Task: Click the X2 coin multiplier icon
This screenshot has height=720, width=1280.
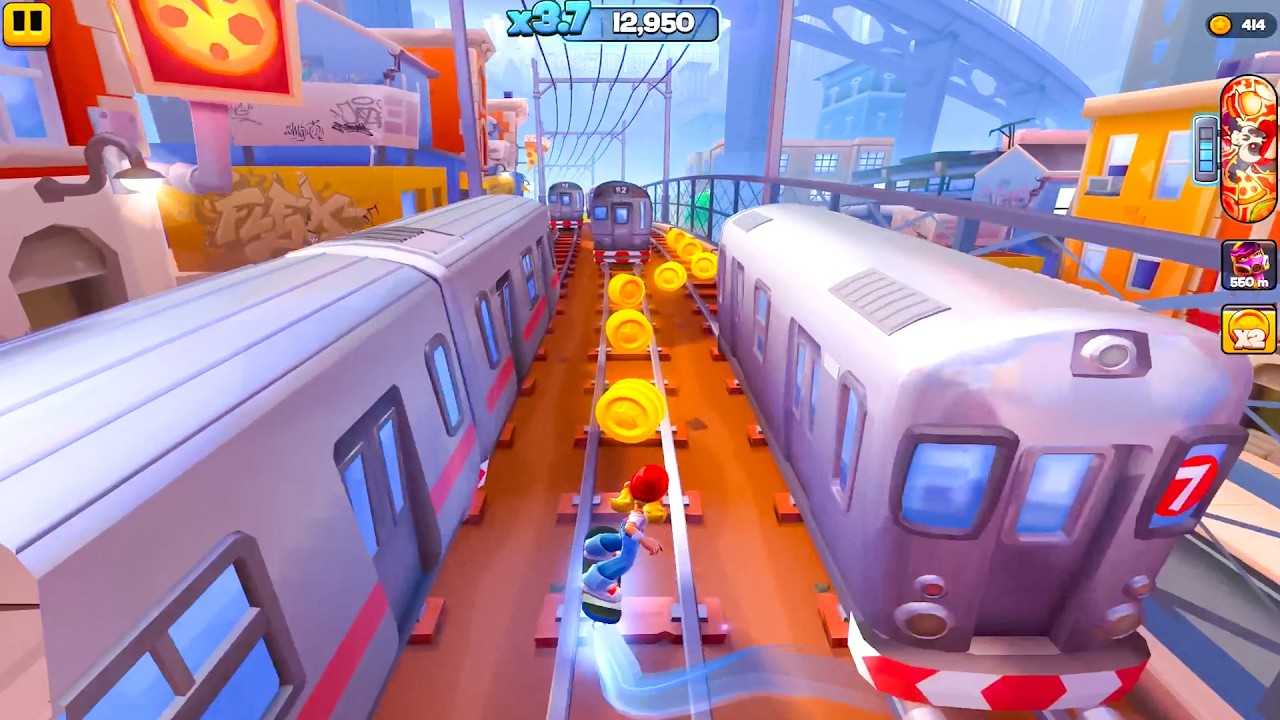Action: pos(1248,331)
